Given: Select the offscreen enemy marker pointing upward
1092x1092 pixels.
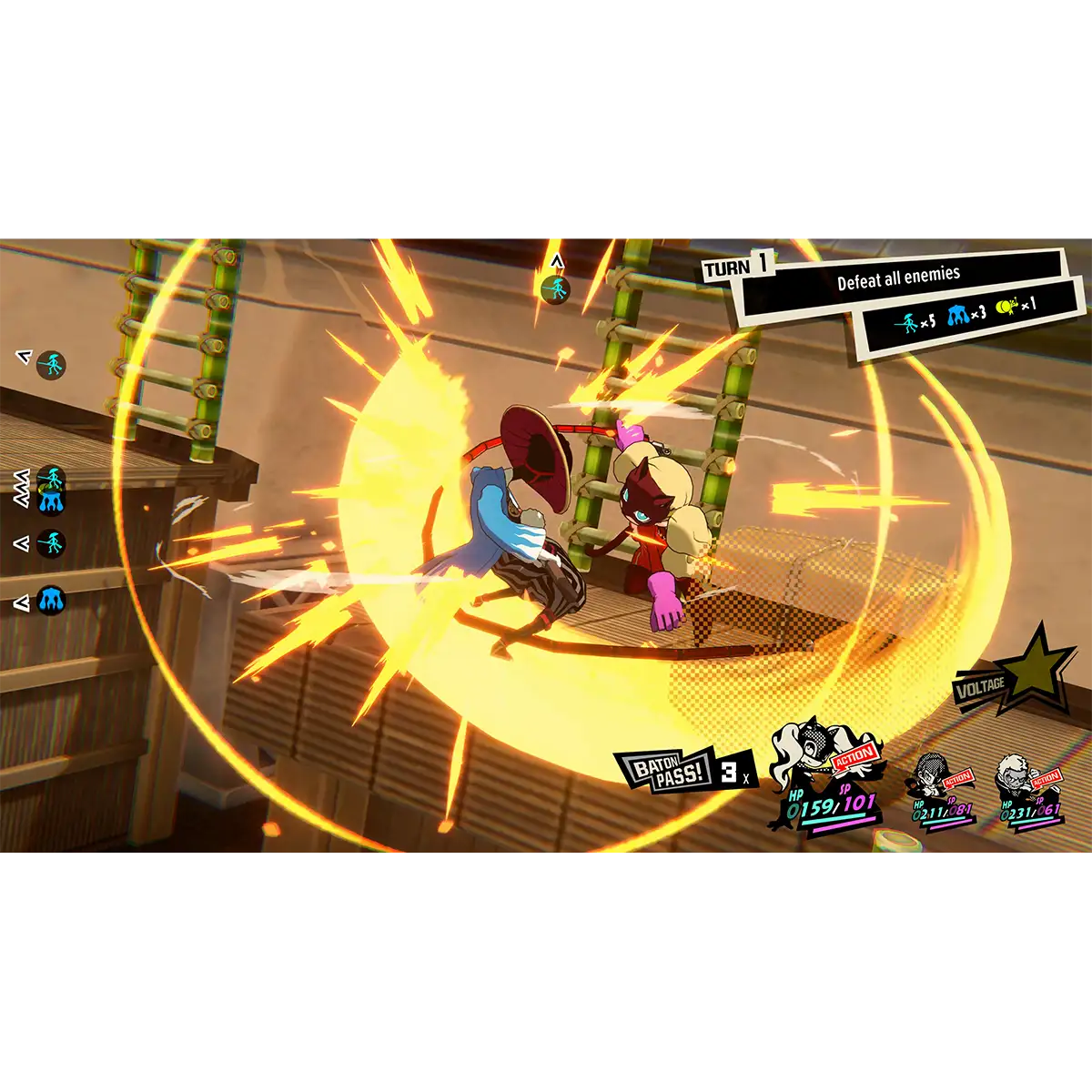Looking at the screenshot, I should [x=555, y=289].
